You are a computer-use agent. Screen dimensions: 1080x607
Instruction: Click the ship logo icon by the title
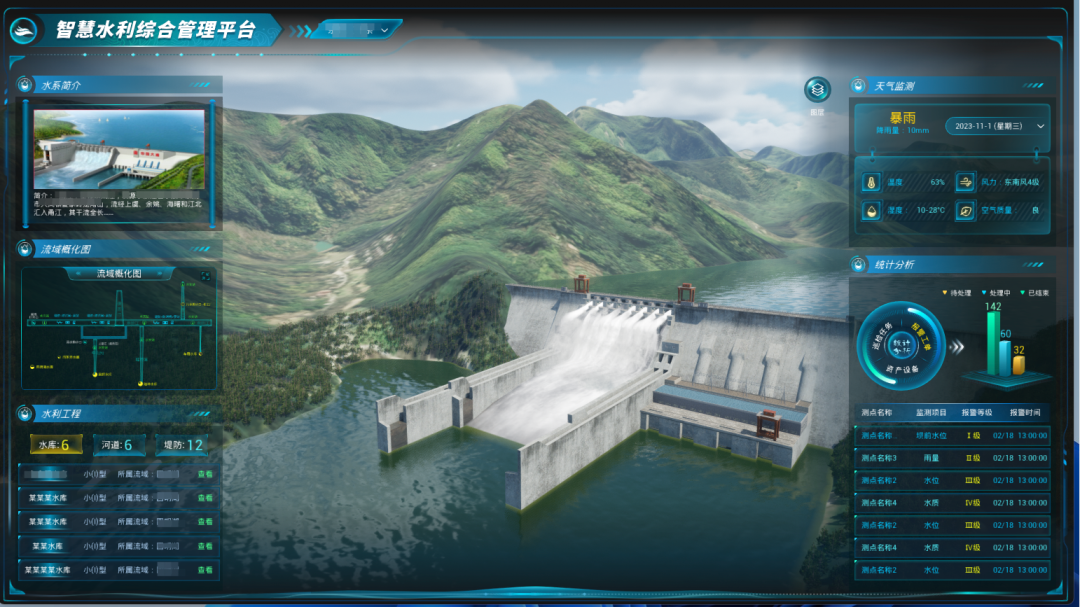[24, 31]
